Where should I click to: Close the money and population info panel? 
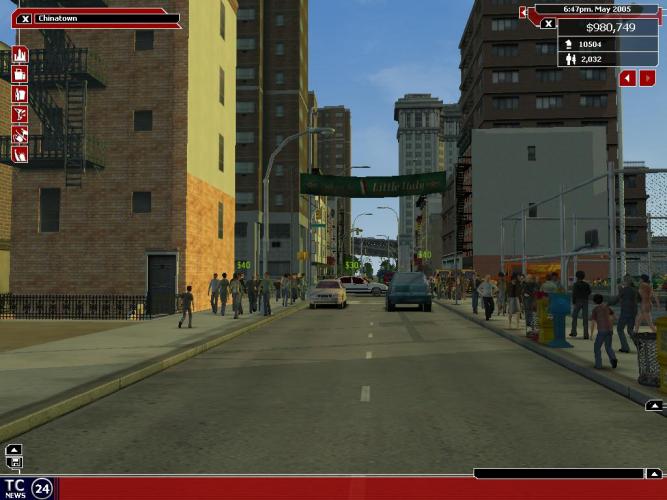click(x=548, y=23)
